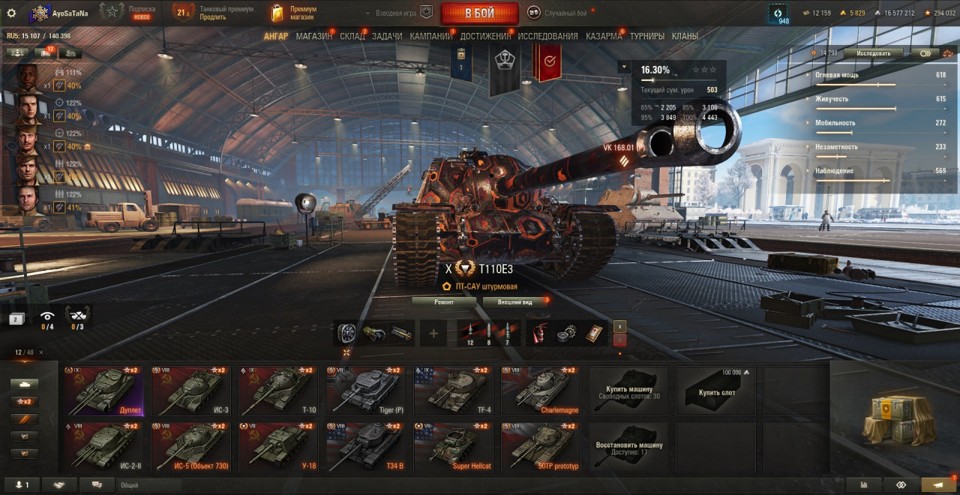Click Купить машину tile

click(627, 390)
